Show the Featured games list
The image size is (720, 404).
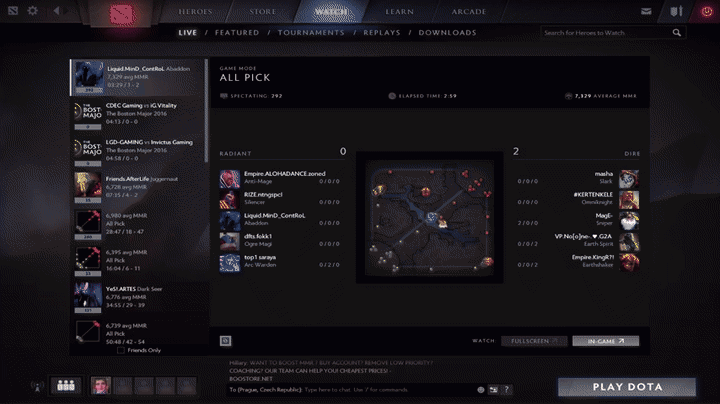pyautogui.click(x=236, y=32)
